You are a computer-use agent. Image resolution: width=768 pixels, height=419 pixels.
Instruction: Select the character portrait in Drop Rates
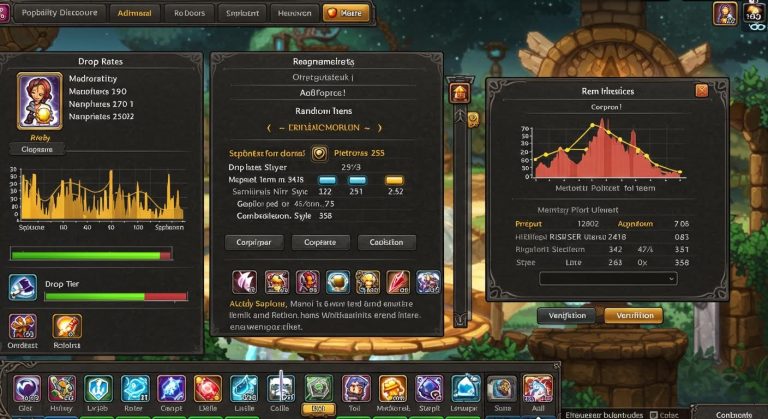pos(40,100)
